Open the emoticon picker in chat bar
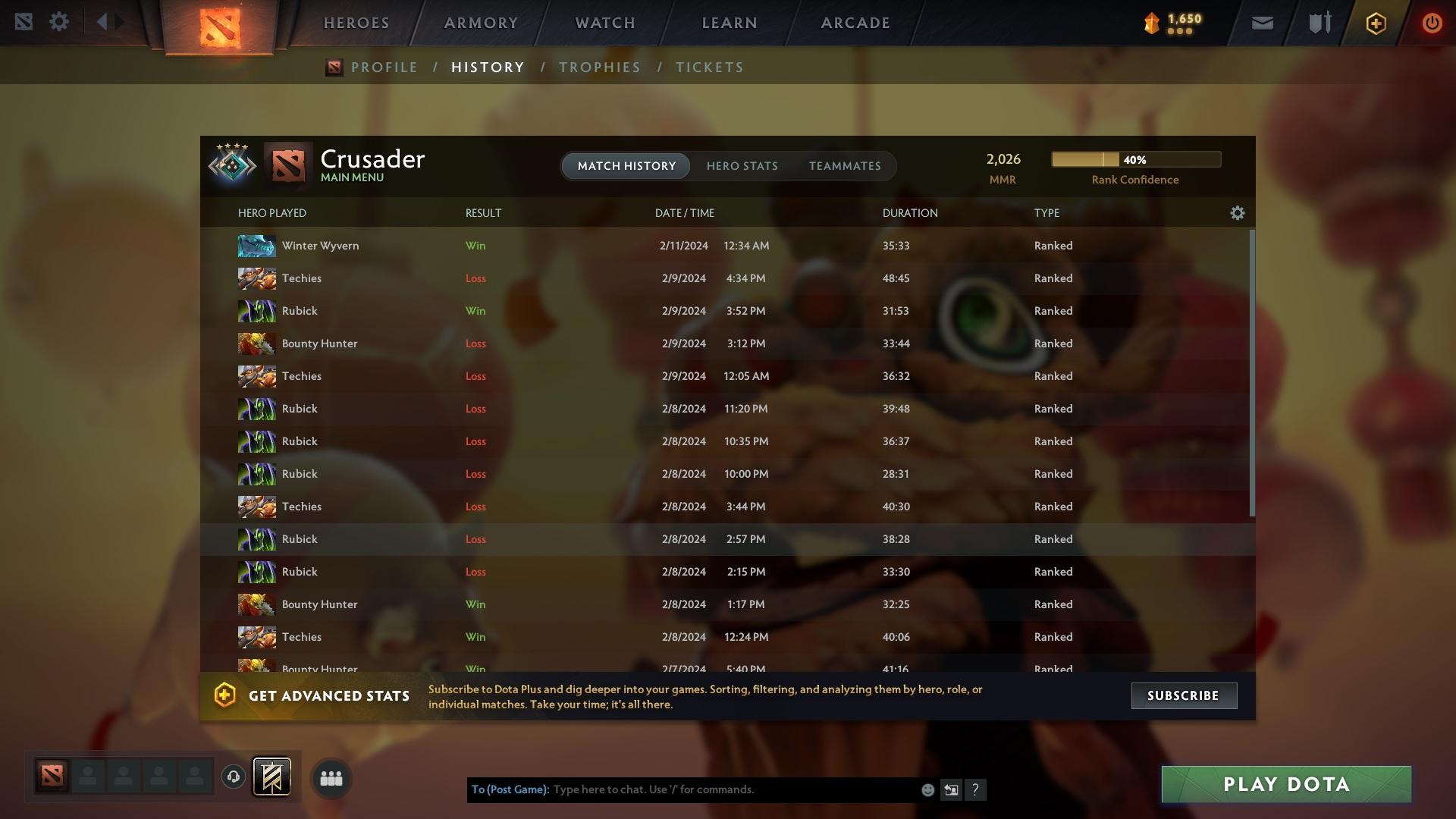This screenshot has width=1456, height=819. click(x=927, y=789)
